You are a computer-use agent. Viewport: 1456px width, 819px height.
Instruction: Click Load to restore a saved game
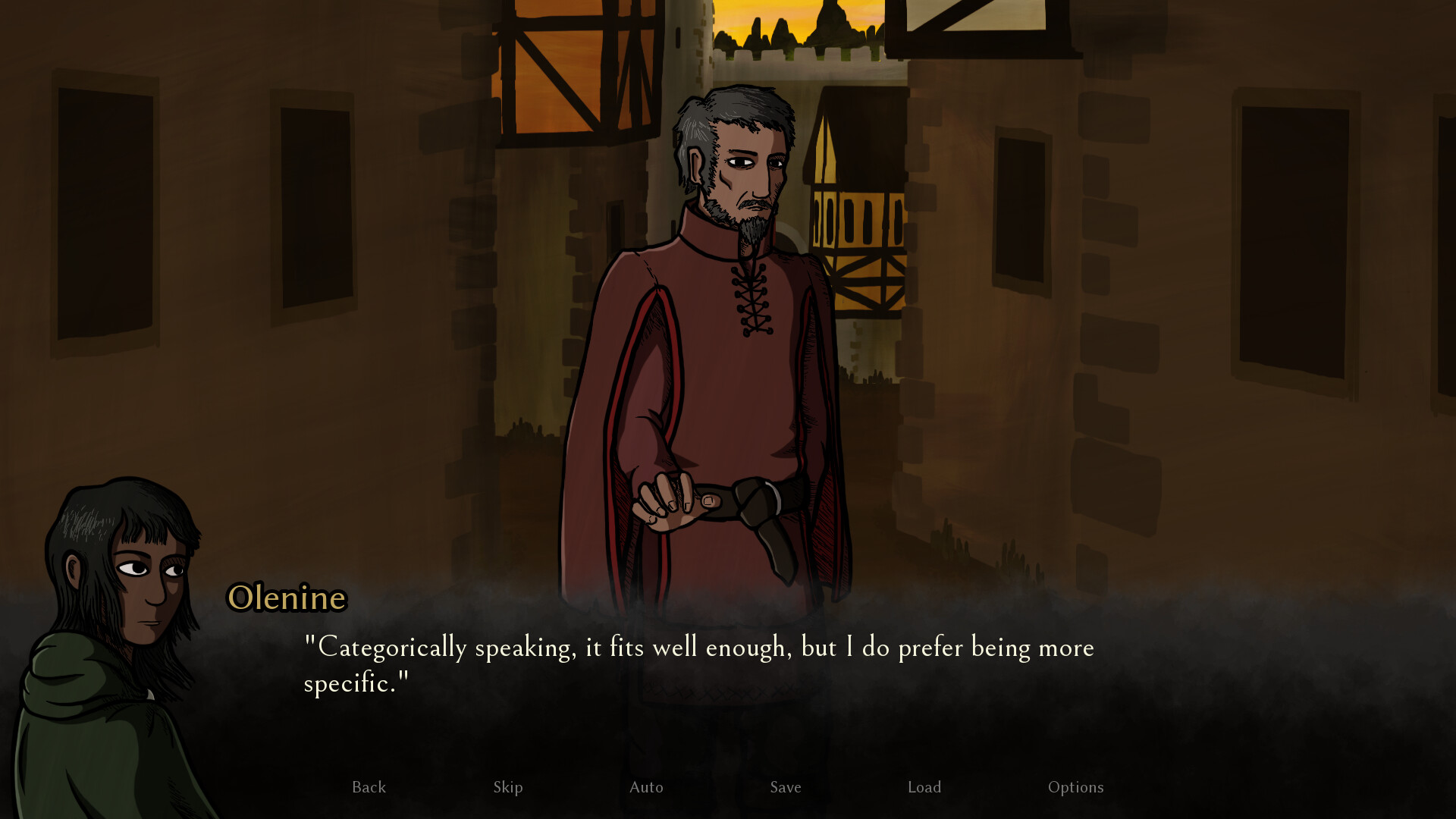(924, 787)
